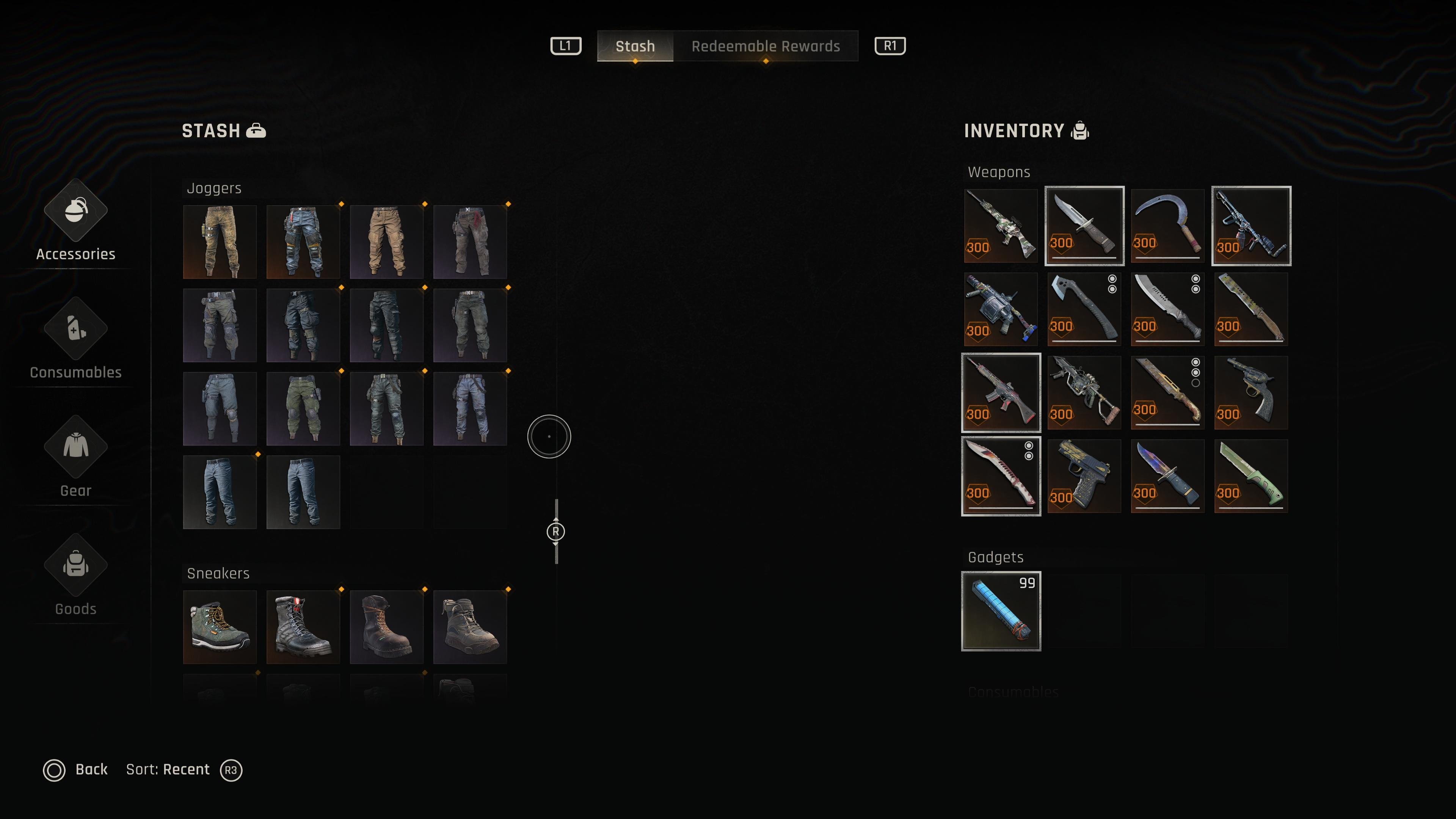Screen dimensions: 1456x819
Task: Choose the Gear category
Action: coord(76,458)
